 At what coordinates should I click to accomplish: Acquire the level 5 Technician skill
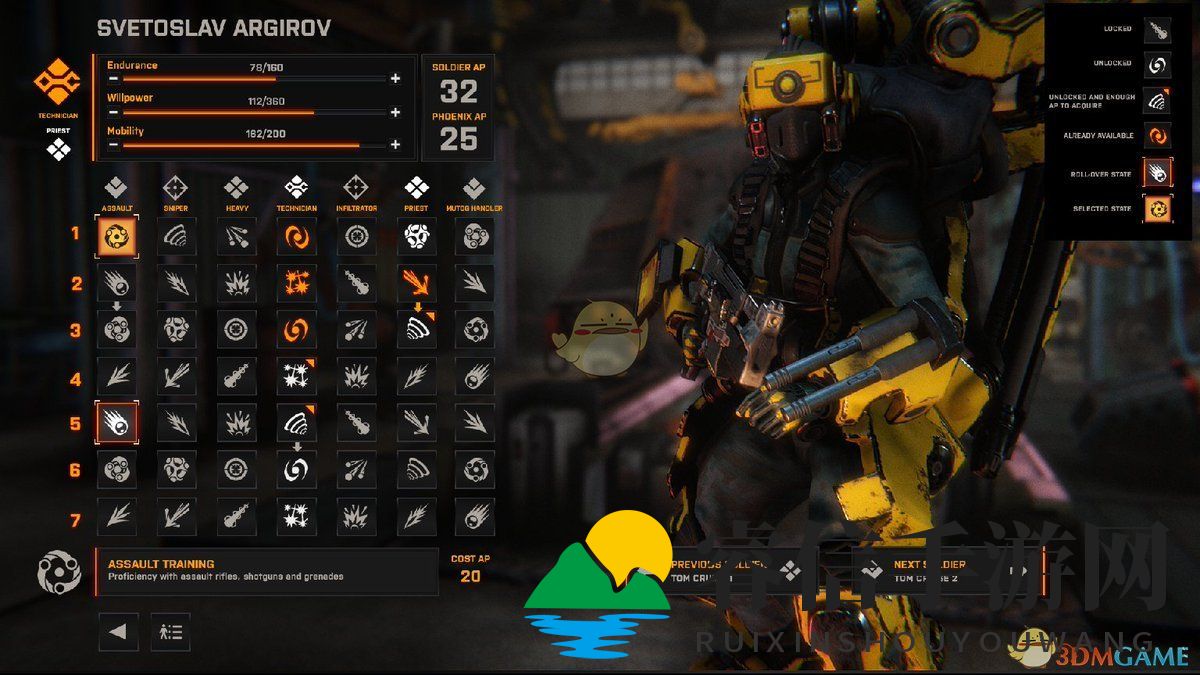tap(296, 423)
